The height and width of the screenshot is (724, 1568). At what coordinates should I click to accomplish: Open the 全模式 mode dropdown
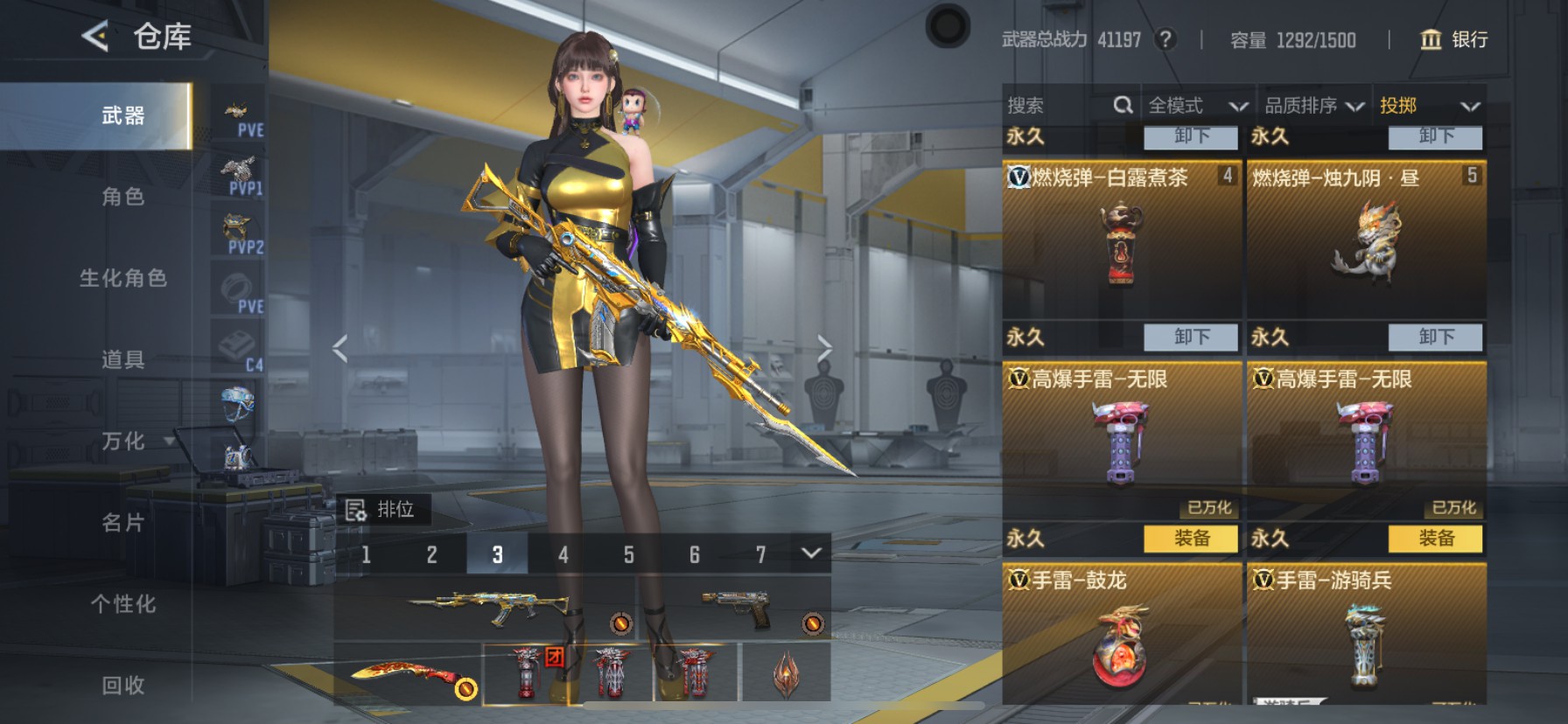pyautogui.click(x=1196, y=106)
